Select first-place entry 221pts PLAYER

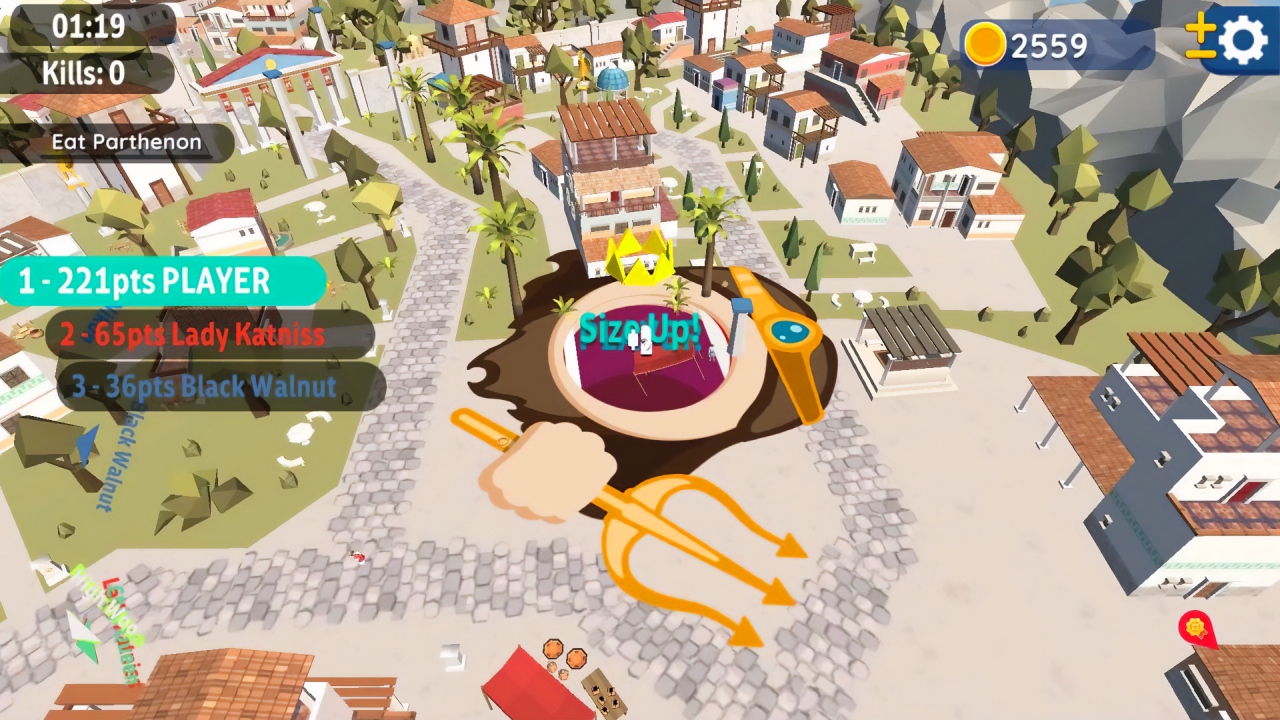(x=160, y=283)
